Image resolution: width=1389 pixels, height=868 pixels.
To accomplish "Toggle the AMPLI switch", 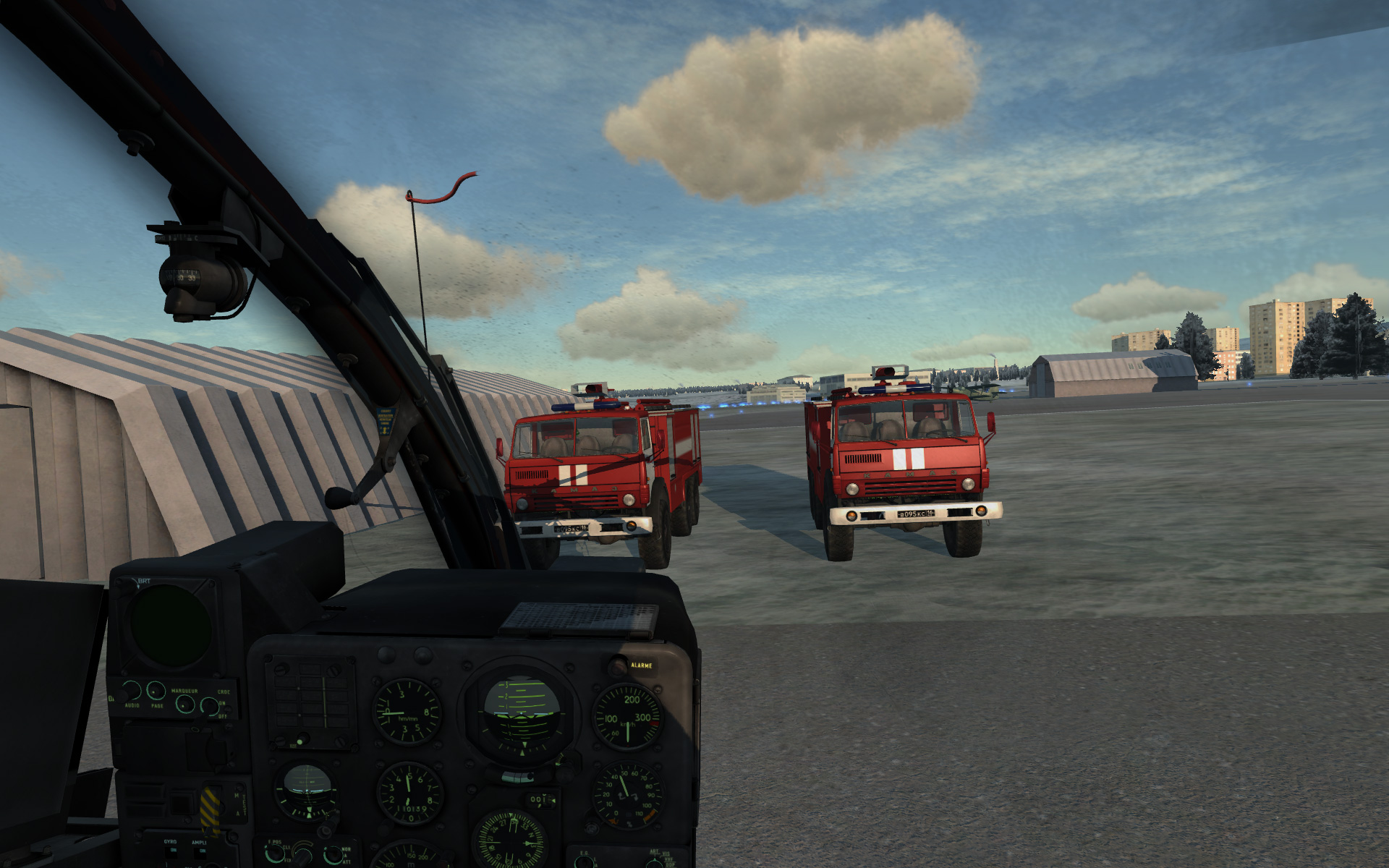I will click(198, 854).
